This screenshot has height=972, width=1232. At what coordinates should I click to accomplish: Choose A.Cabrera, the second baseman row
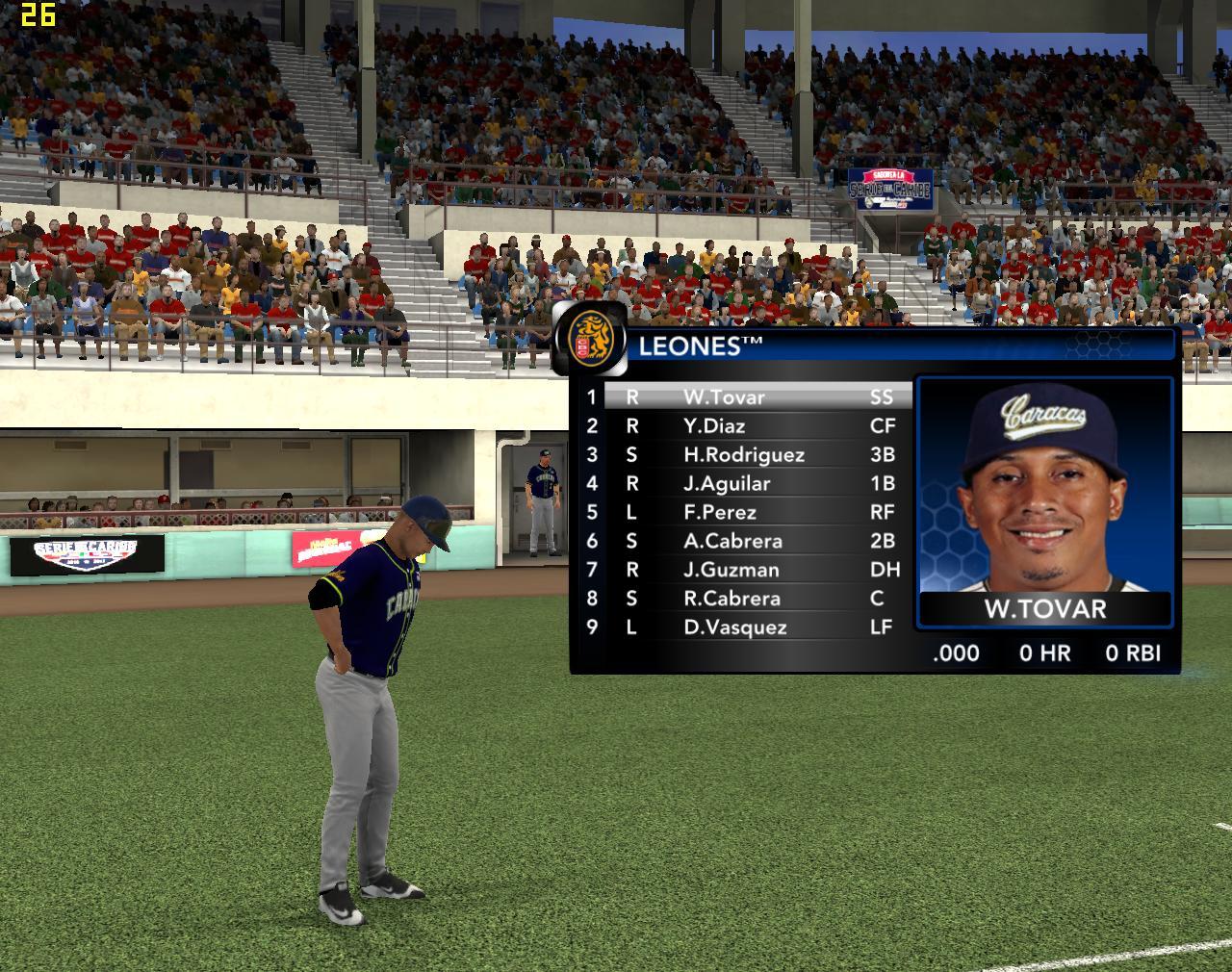coord(732,541)
